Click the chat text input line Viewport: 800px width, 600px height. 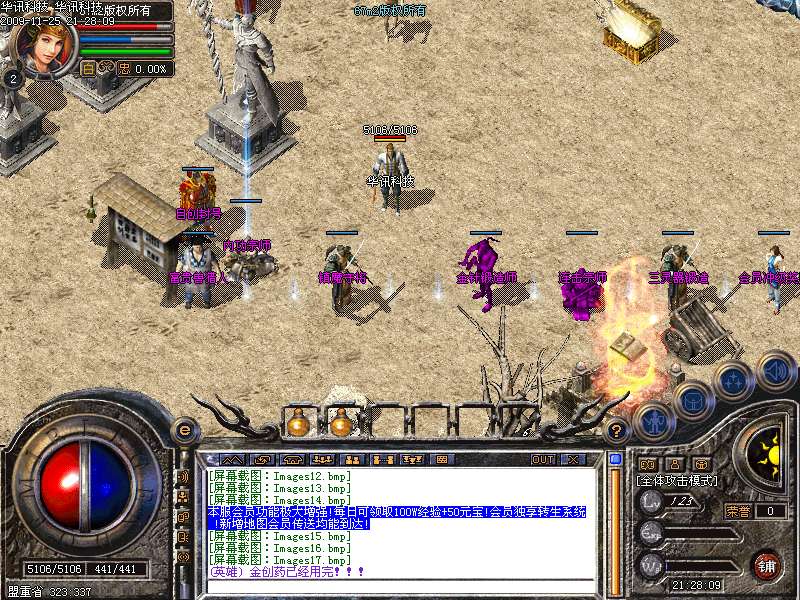400,585
